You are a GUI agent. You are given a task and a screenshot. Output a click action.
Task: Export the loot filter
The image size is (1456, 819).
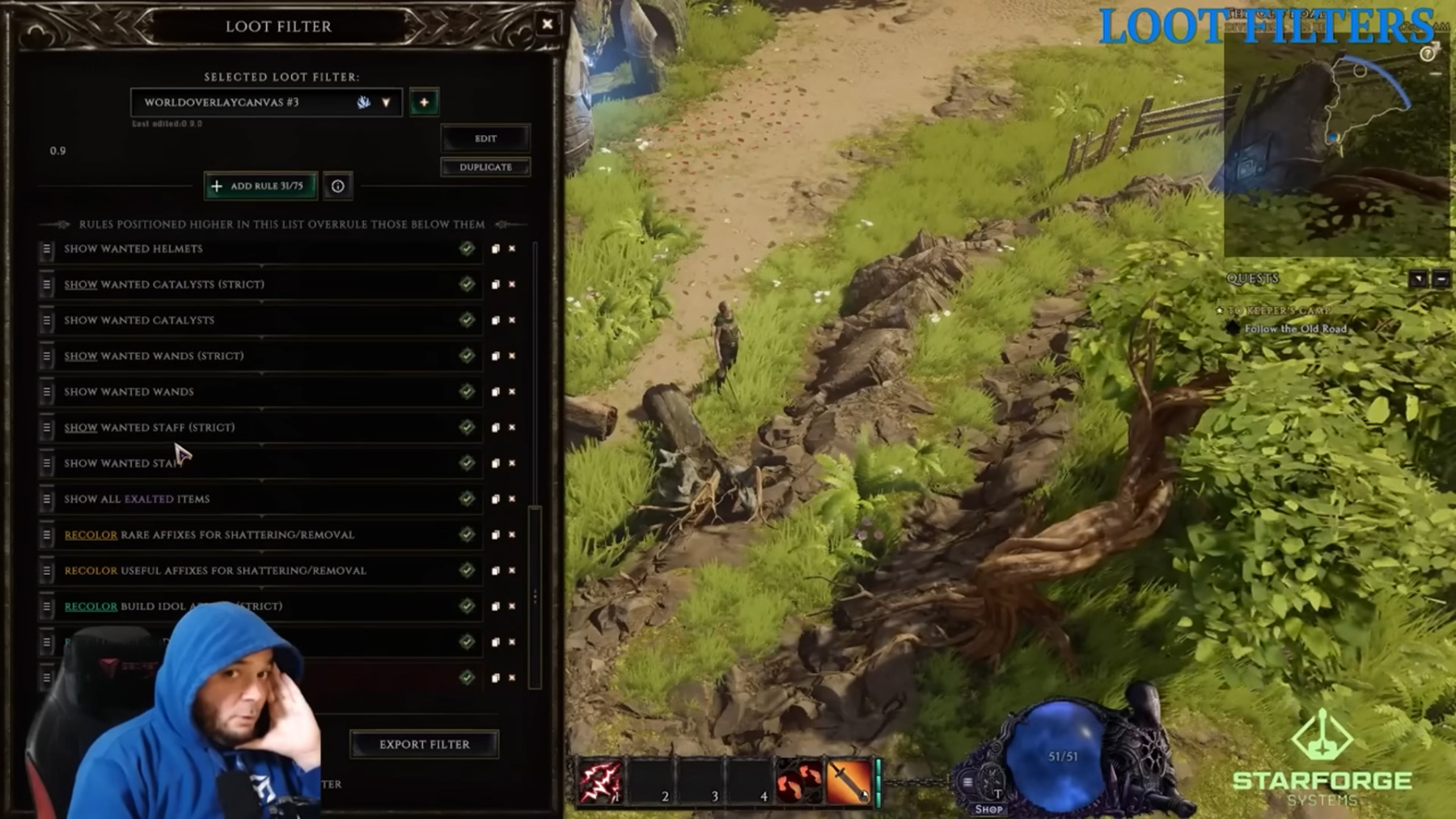click(x=424, y=744)
